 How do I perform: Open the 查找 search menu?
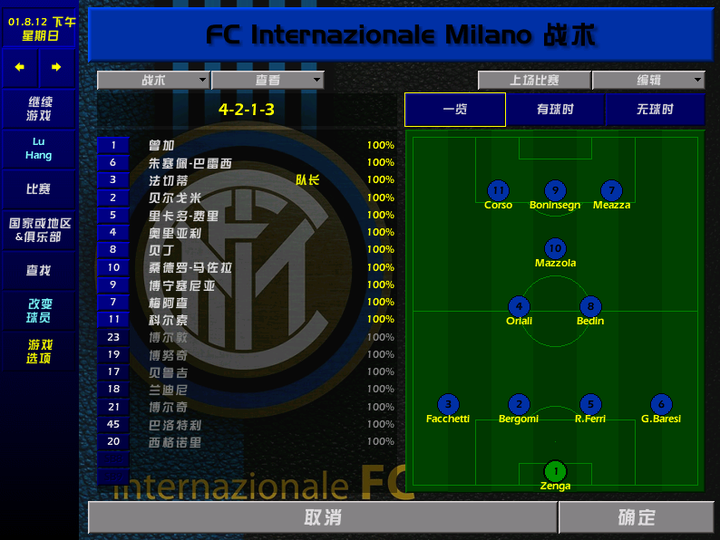coord(39,271)
